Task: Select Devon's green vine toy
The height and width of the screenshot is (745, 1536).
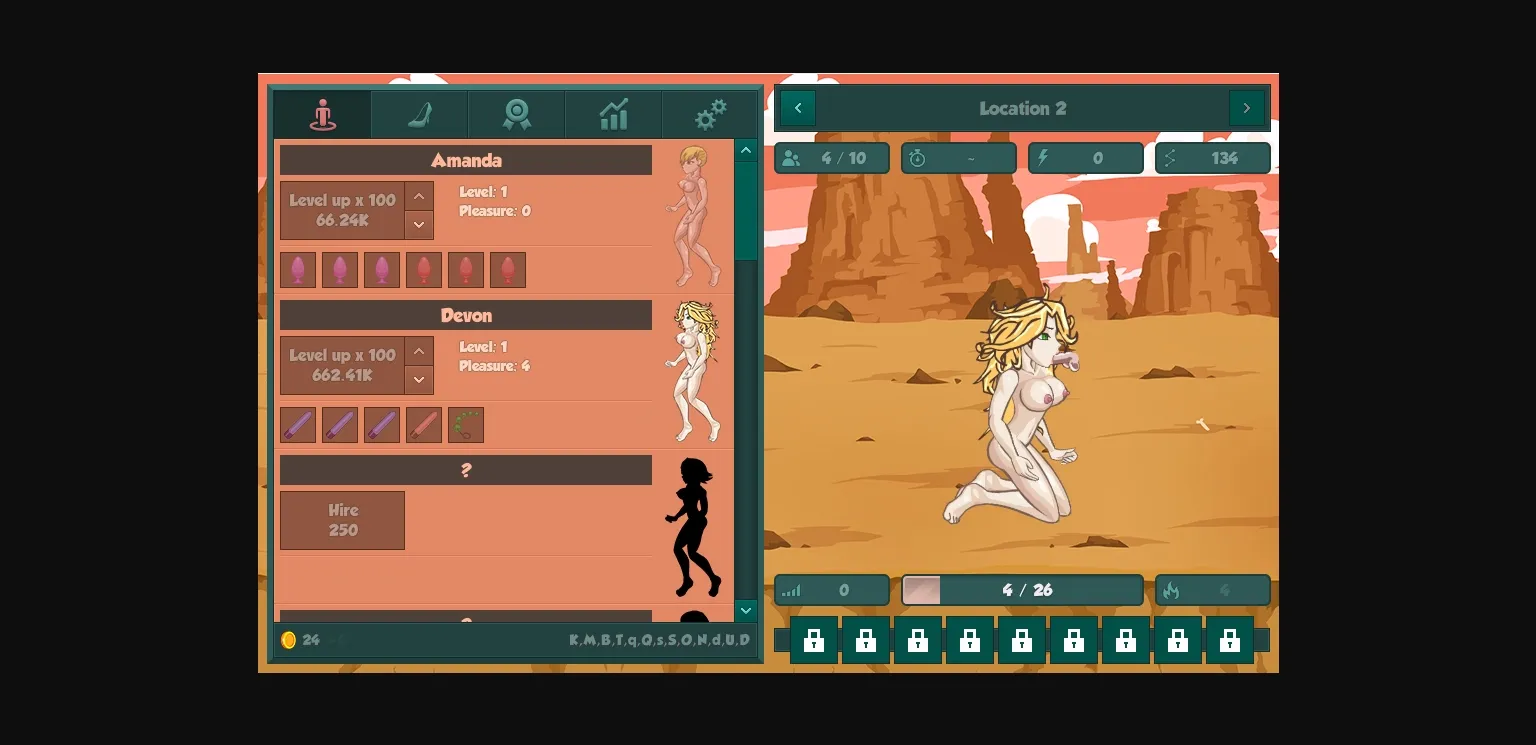Action: coord(465,424)
